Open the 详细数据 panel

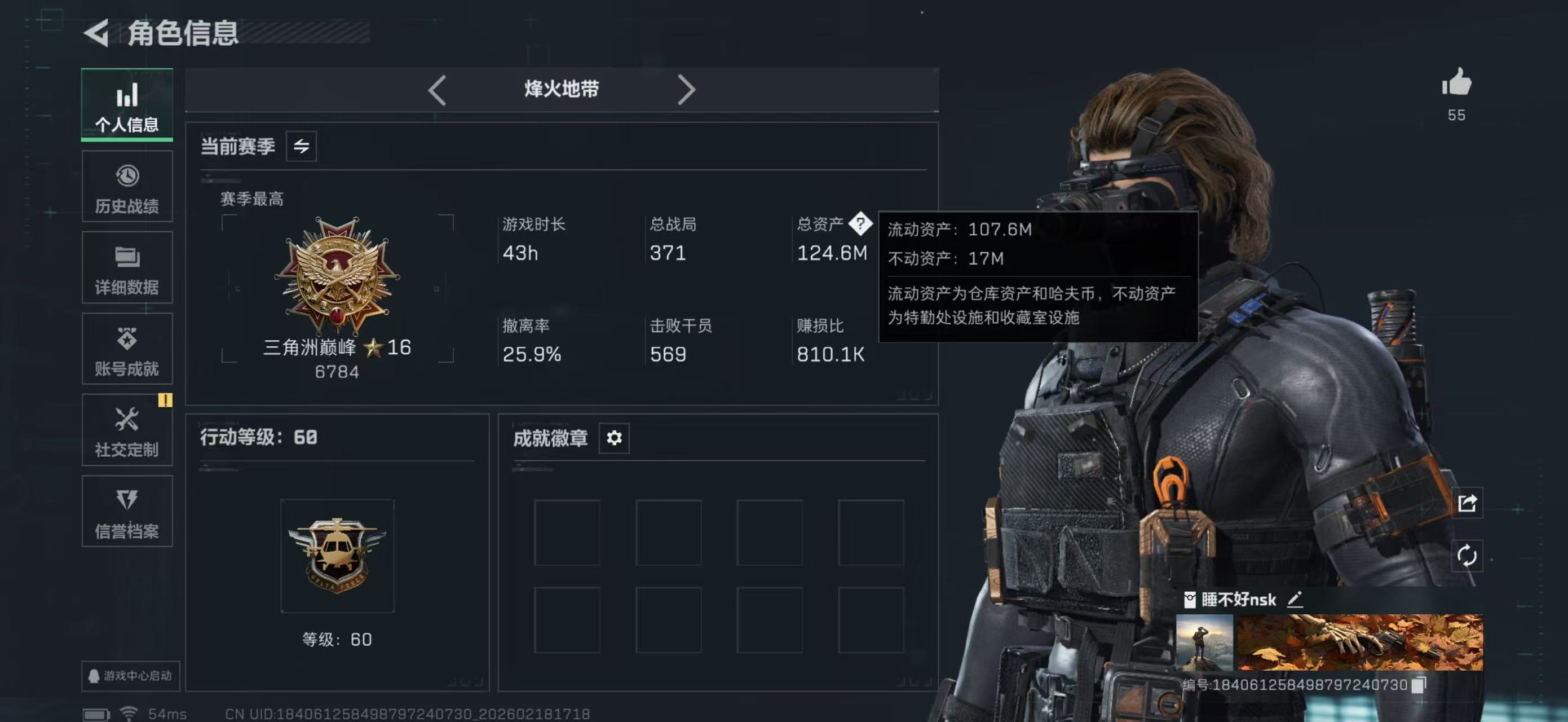pos(127,268)
